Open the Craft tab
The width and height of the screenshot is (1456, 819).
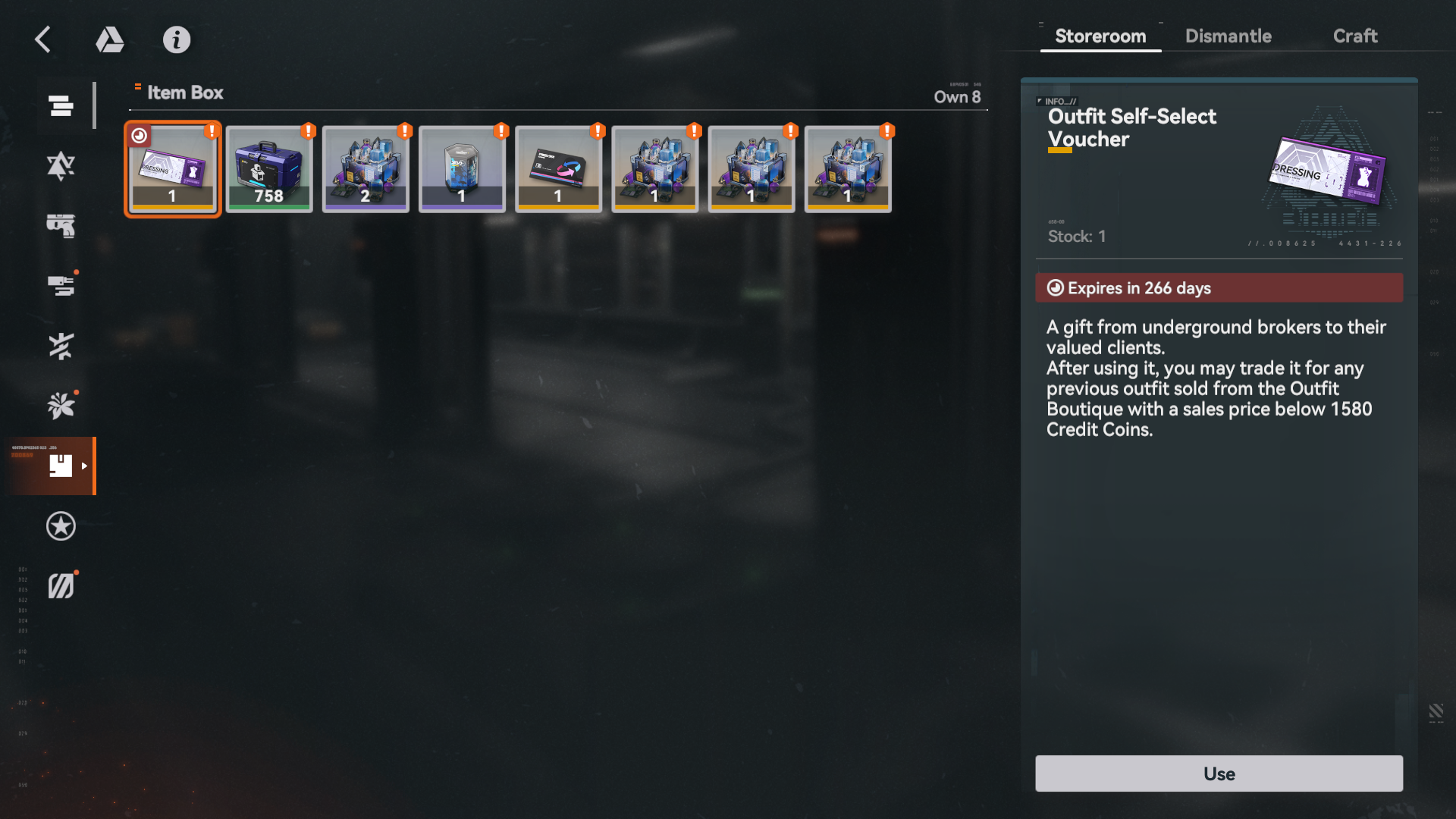[x=1355, y=36]
